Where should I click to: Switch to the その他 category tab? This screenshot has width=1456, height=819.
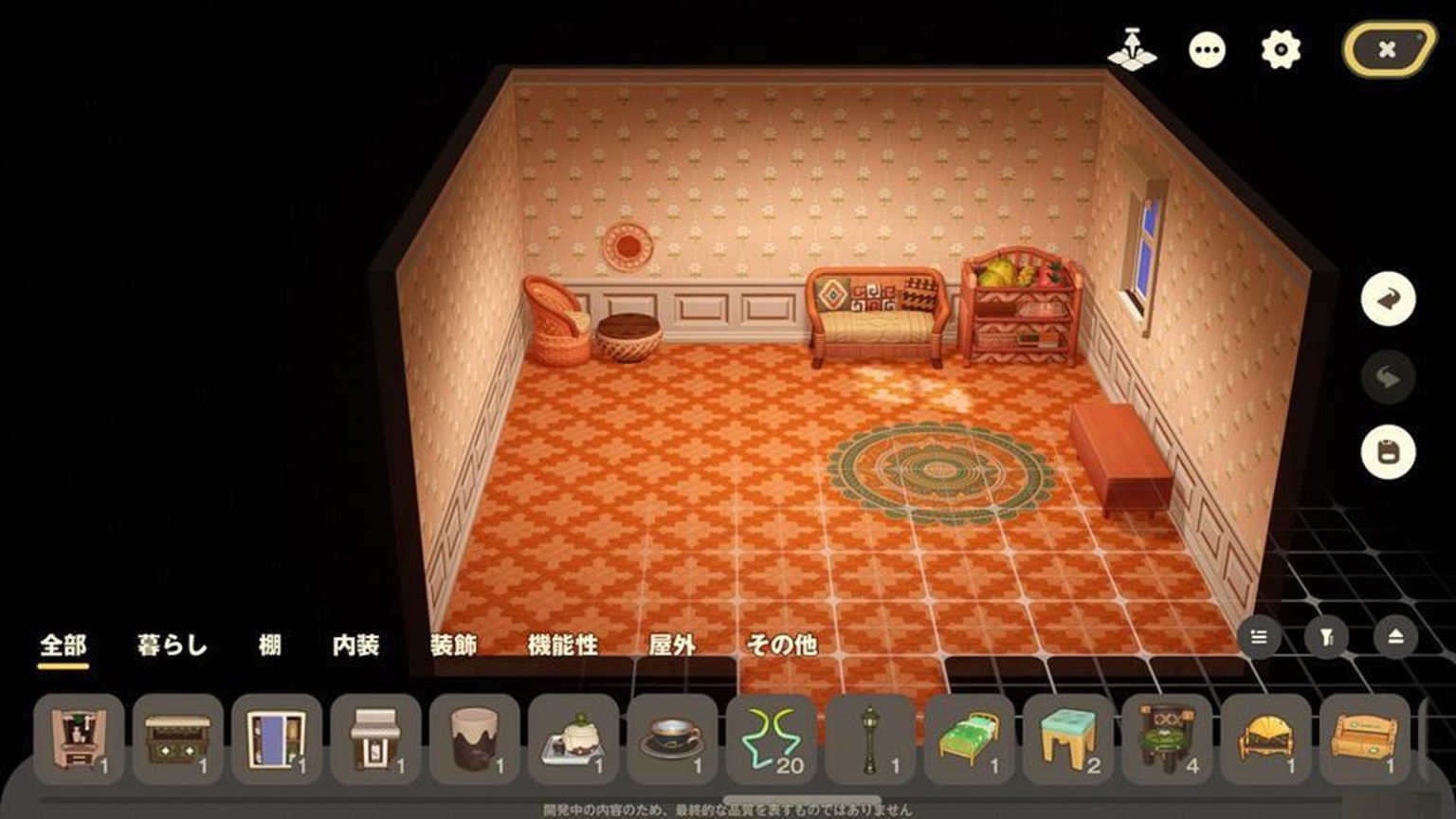click(782, 646)
